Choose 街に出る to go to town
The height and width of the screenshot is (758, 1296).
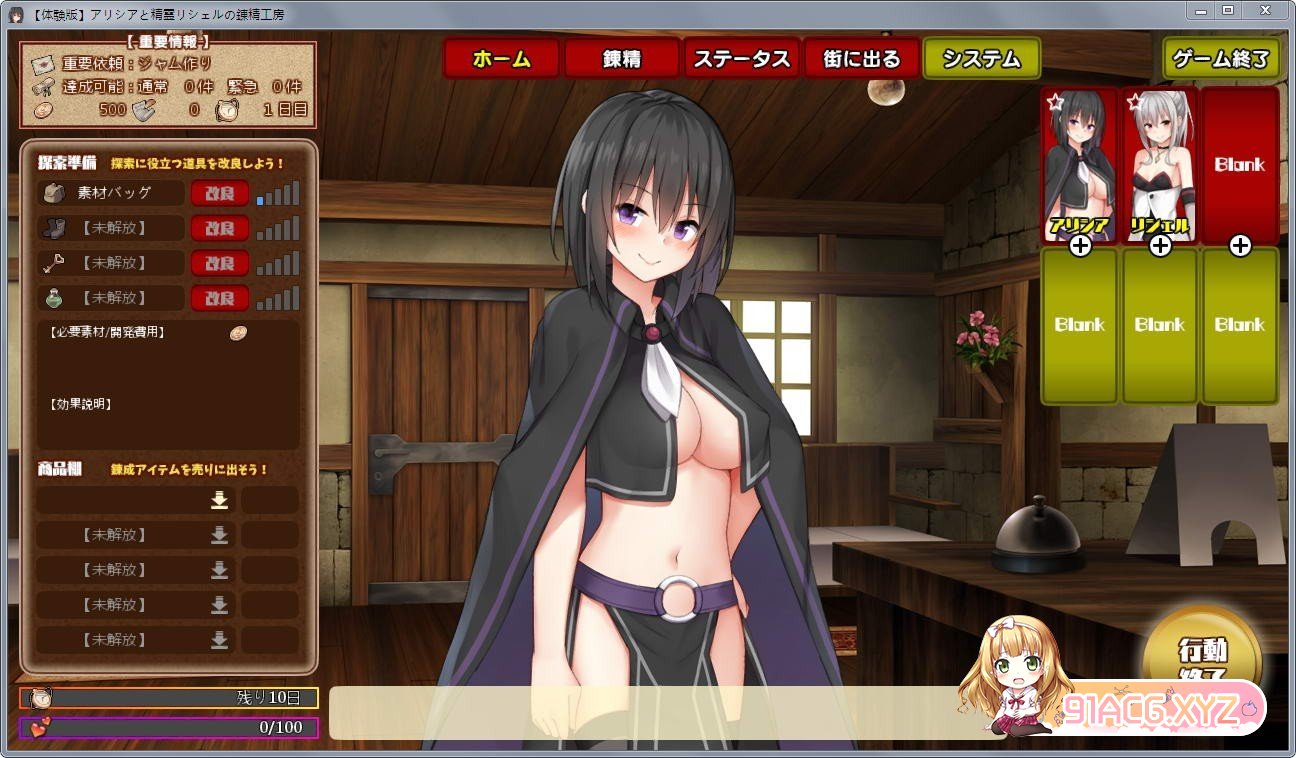861,59
